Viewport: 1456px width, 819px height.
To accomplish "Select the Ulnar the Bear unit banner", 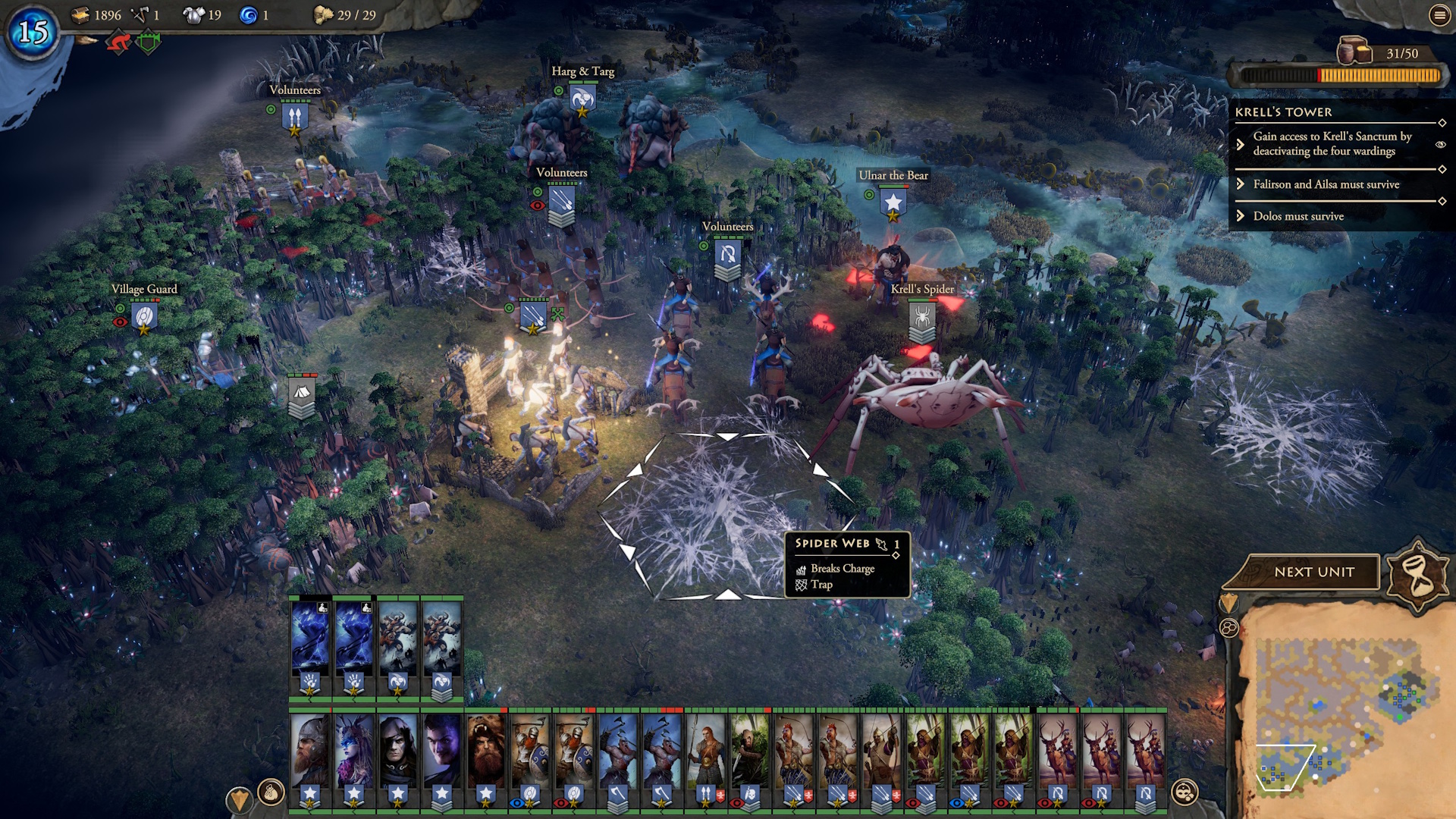I will (x=893, y=203).
